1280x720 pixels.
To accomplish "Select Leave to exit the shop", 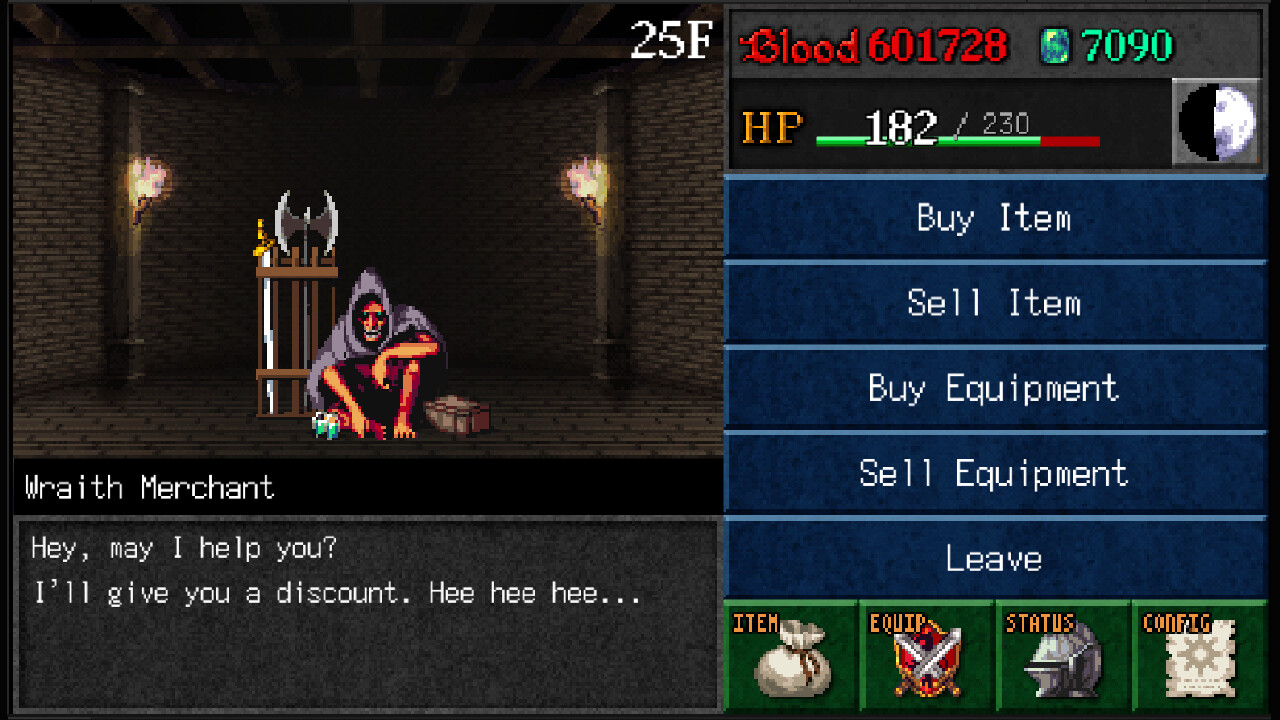I will [x=995, y=559].
